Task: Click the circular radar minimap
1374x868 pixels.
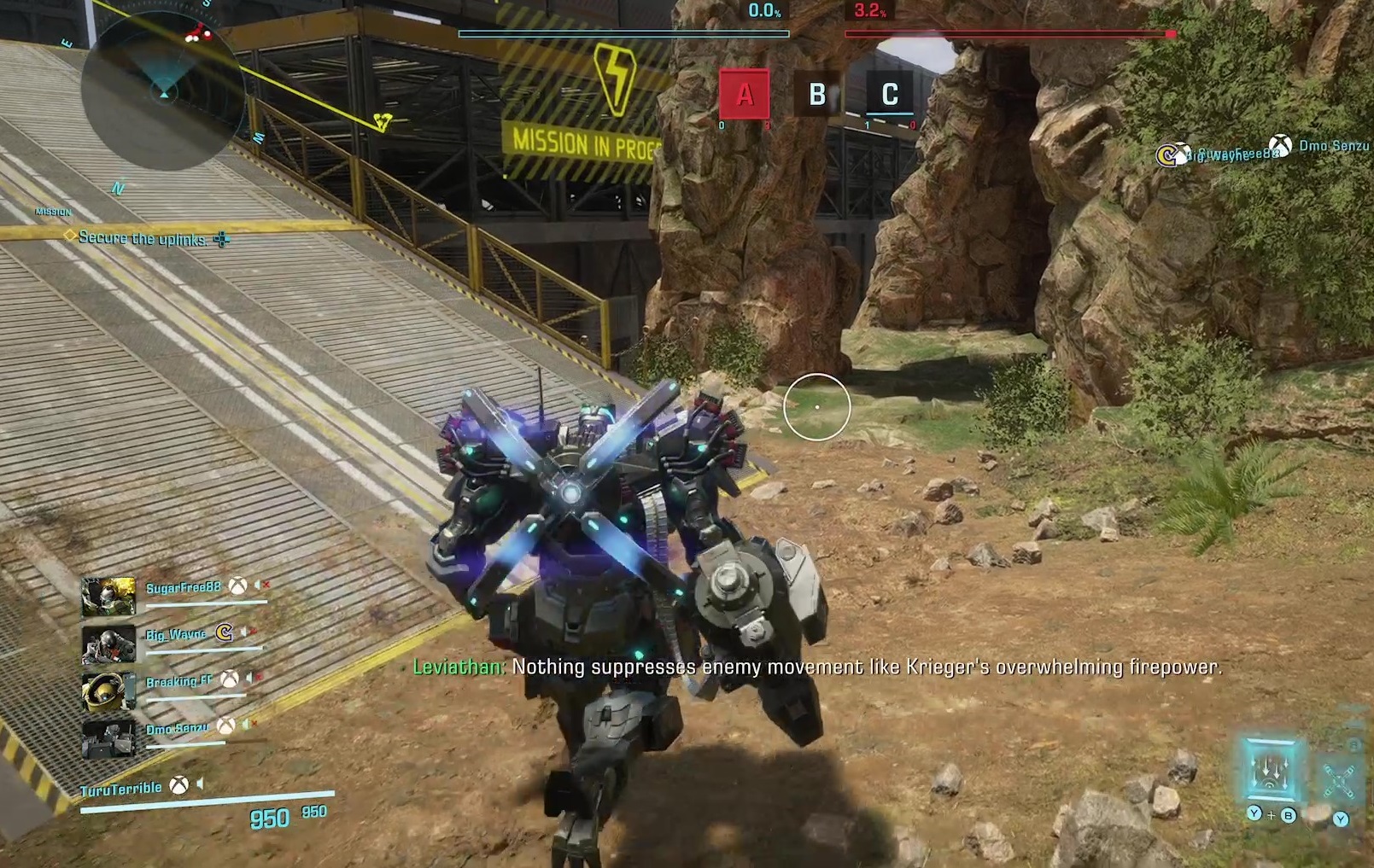Action: click(x=162, y=90)
